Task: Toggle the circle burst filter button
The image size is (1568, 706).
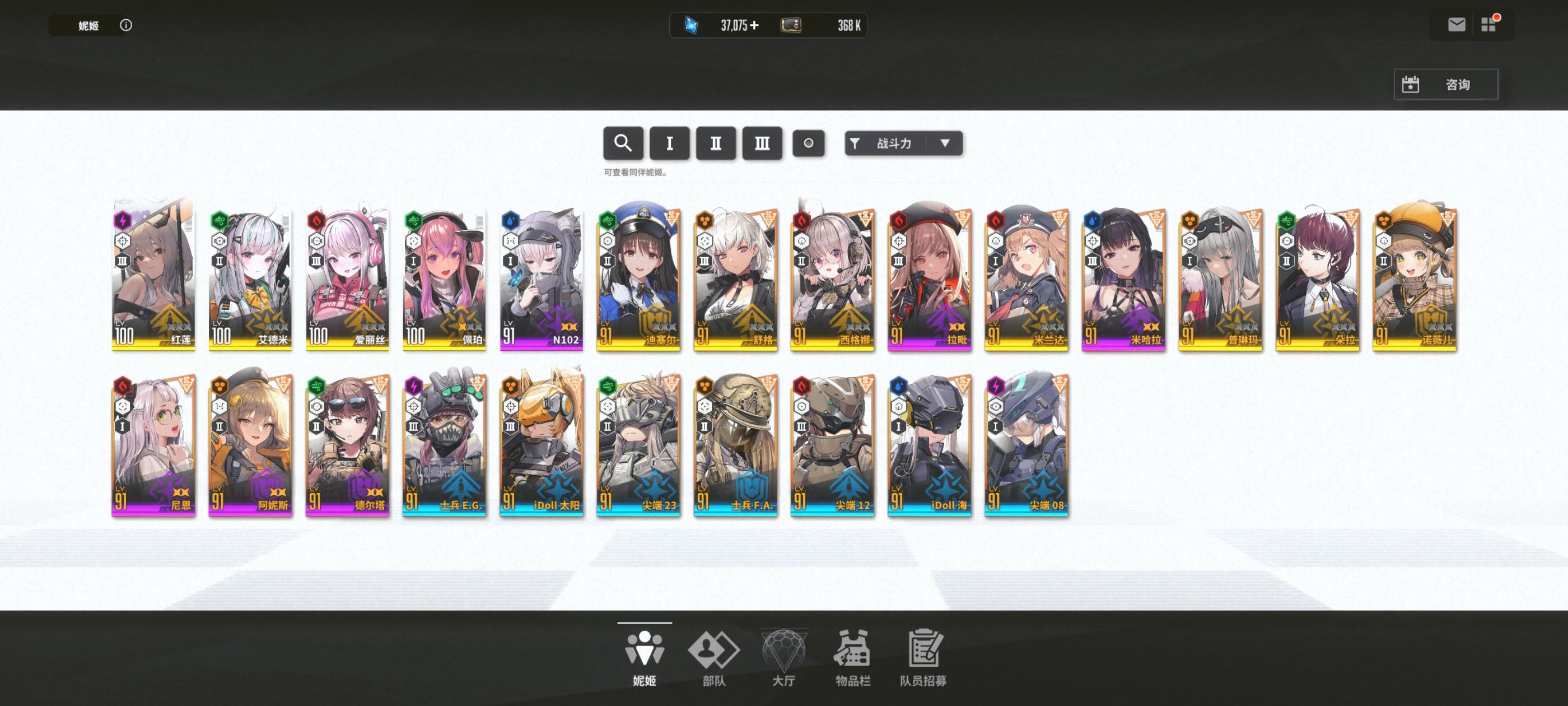Action: click(x=809, y=143)
